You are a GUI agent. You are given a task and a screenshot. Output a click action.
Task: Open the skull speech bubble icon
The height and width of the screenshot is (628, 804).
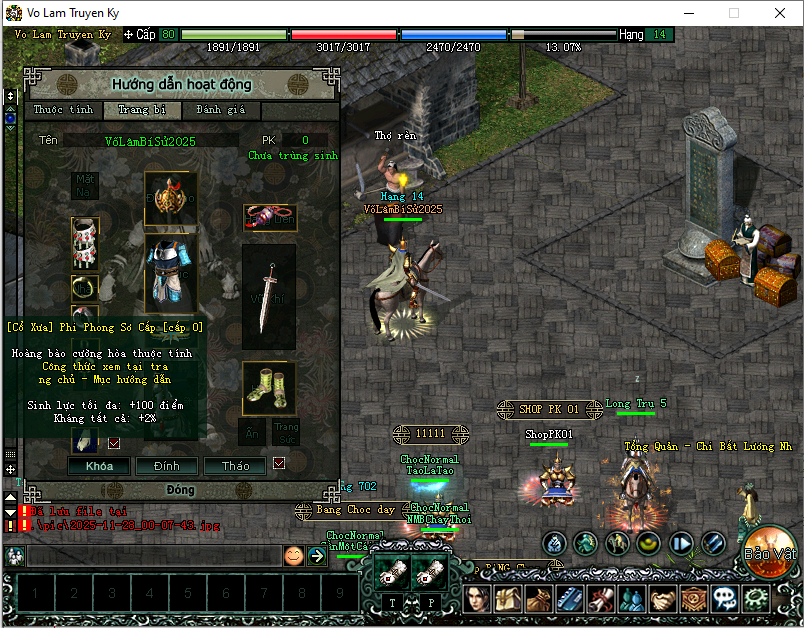coord(726,599)
